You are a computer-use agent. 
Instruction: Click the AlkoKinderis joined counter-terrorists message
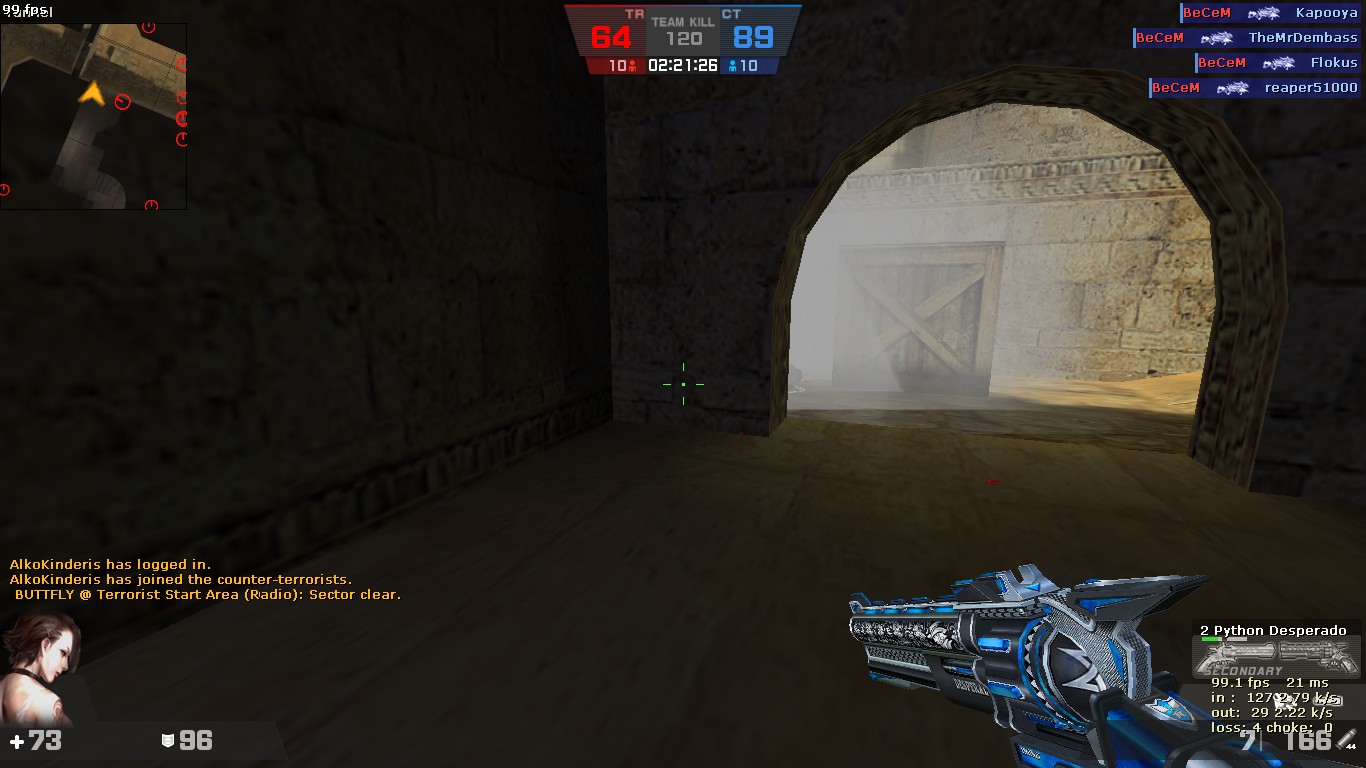point(180,579)
